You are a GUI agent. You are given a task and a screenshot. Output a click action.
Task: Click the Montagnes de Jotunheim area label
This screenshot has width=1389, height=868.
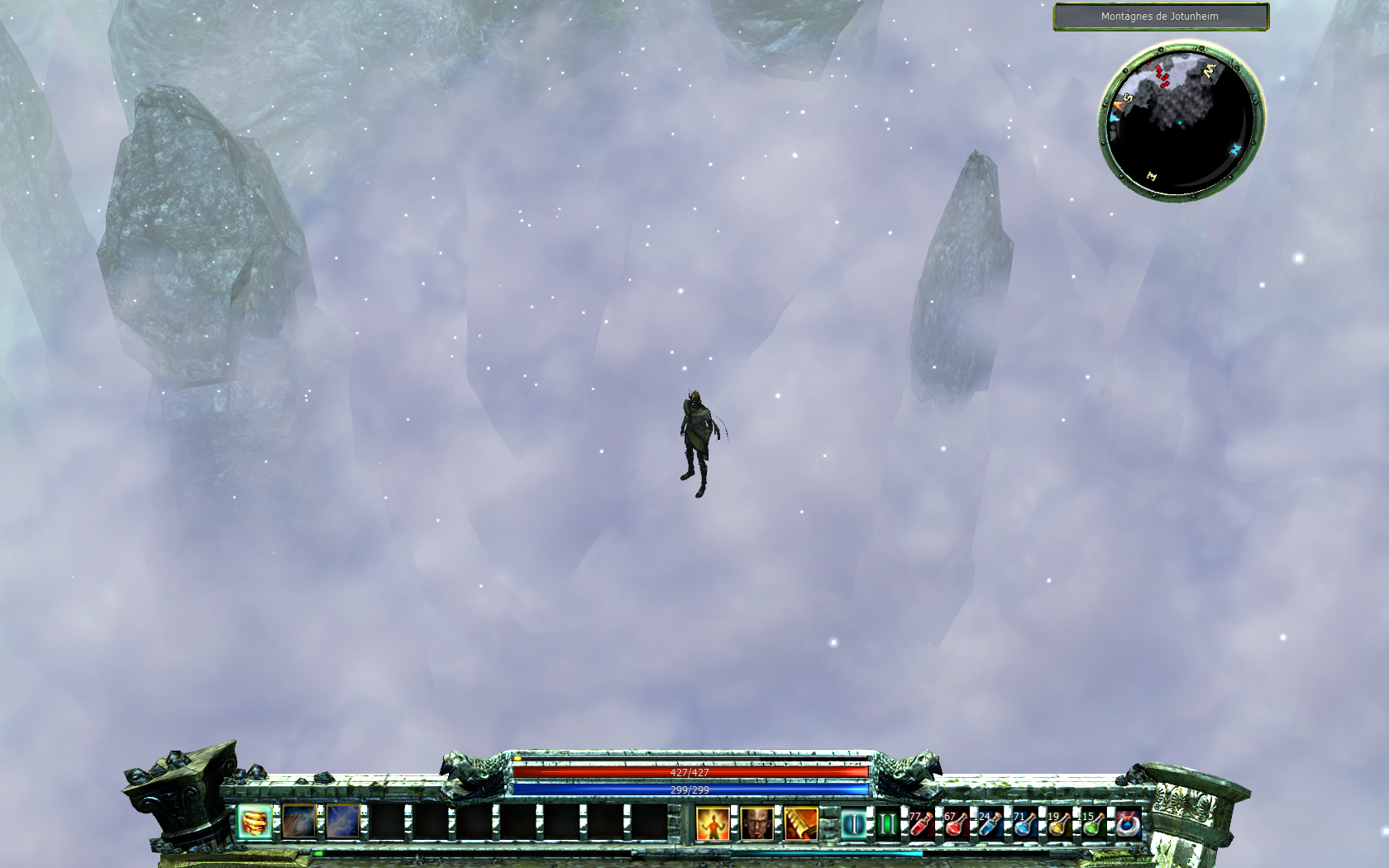[1160, 17]
